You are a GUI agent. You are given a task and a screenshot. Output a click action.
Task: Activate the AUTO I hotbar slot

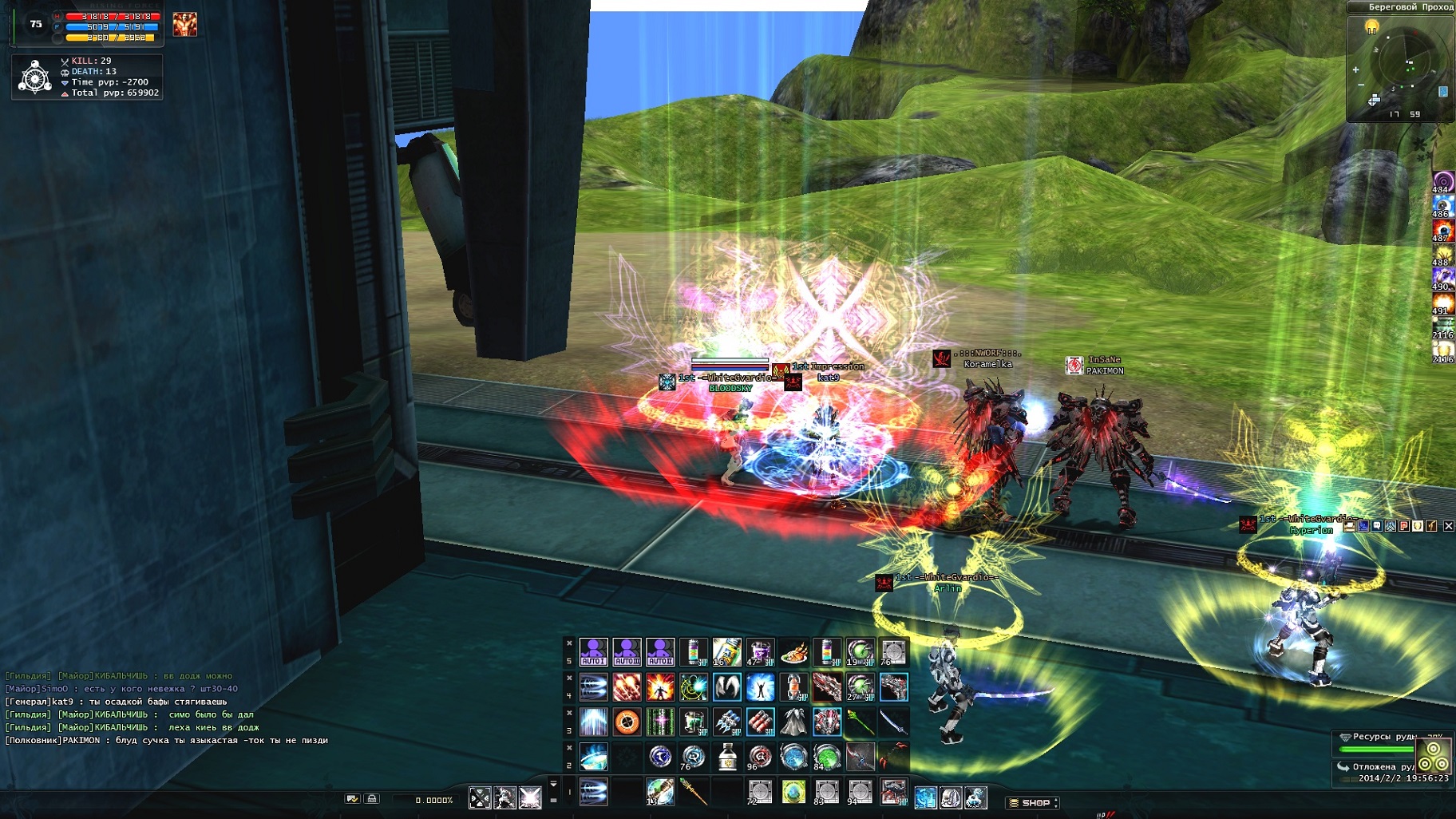(x=593, y=651)
